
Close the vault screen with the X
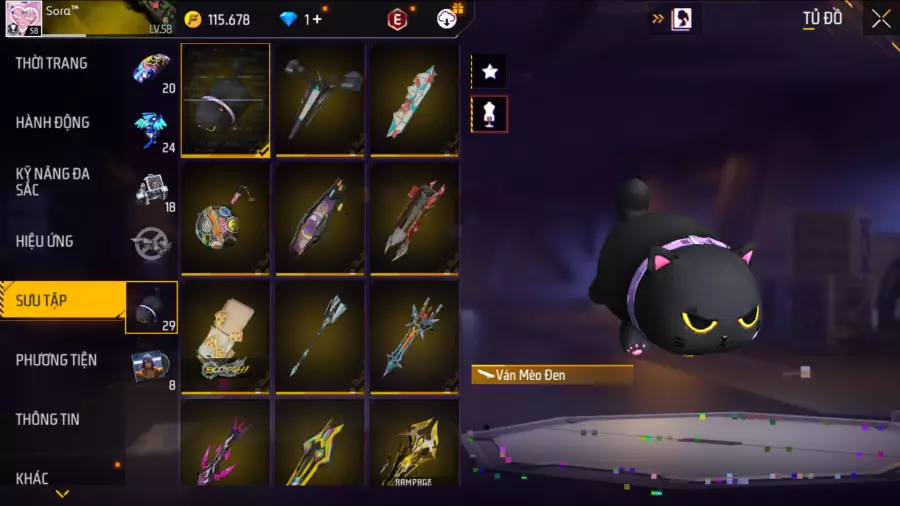point(880,18)
